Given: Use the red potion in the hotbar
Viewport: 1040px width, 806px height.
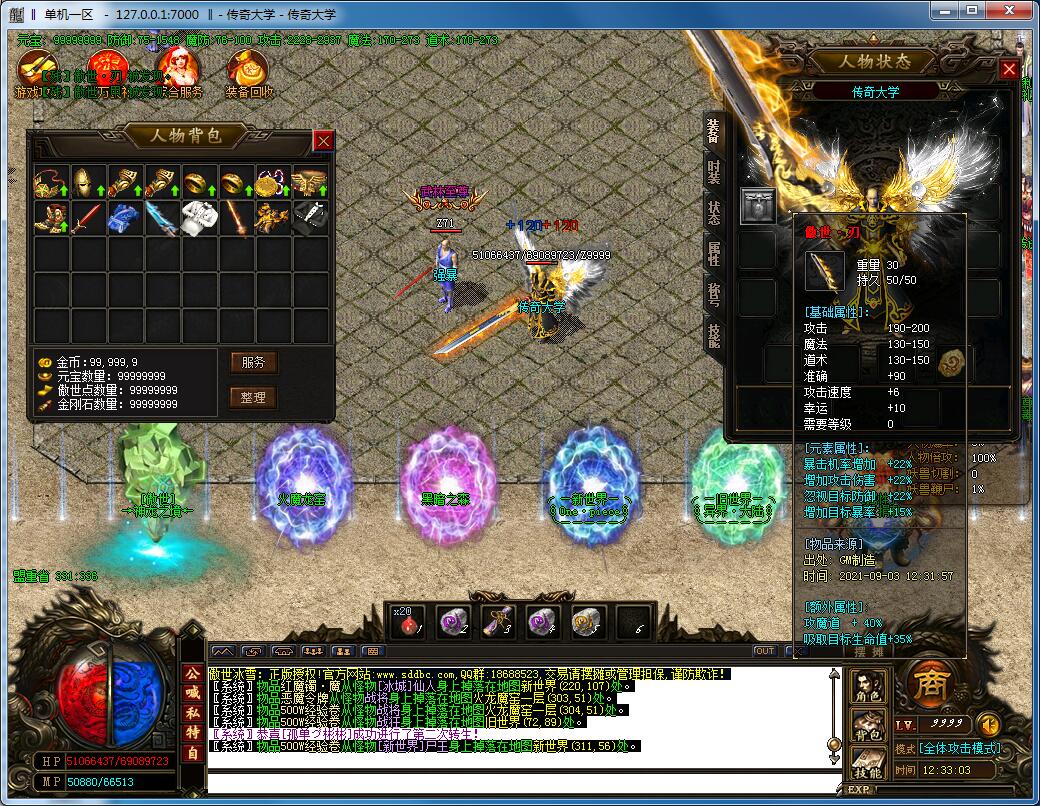Looking at the screenshot, I should click(408, 621).
